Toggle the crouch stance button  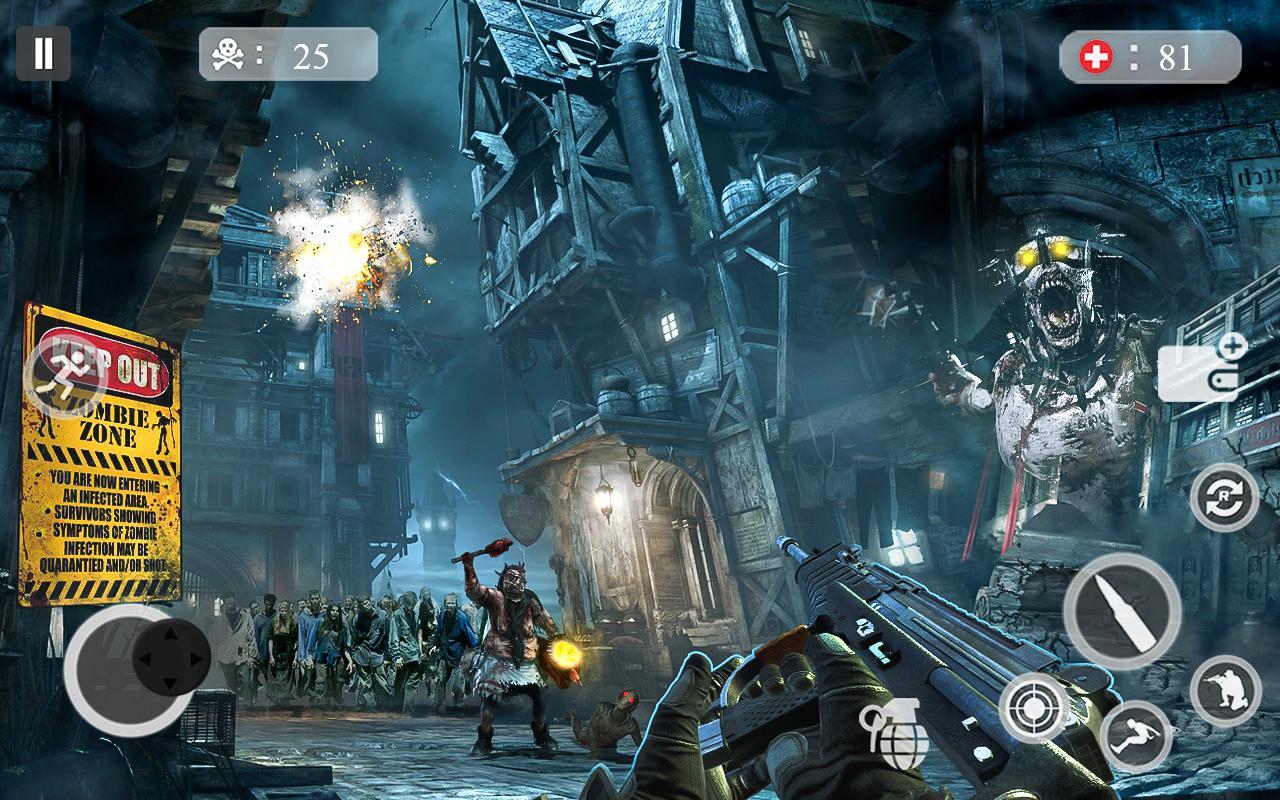point(1225,691)
